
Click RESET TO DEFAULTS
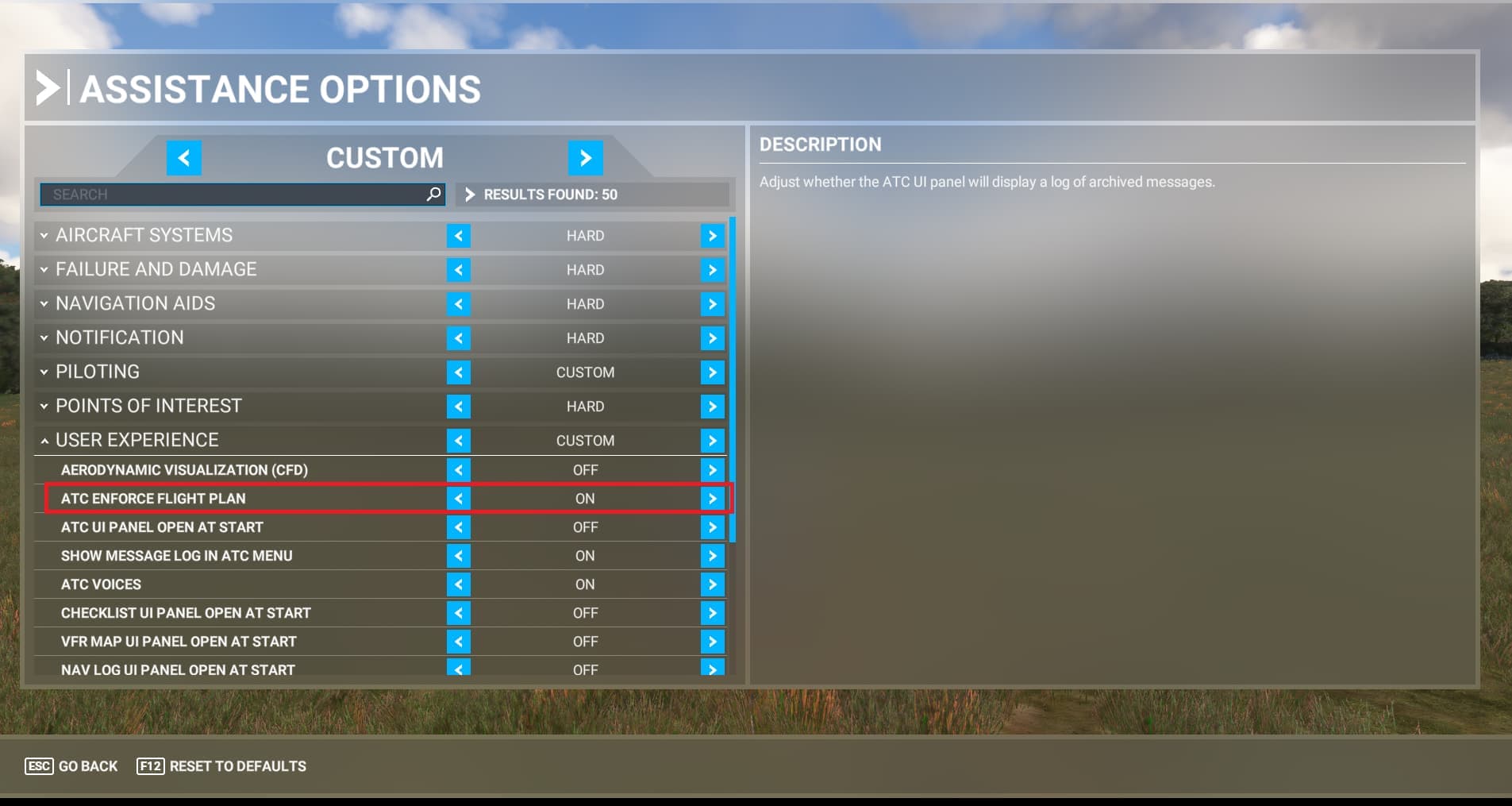[221, 766]
